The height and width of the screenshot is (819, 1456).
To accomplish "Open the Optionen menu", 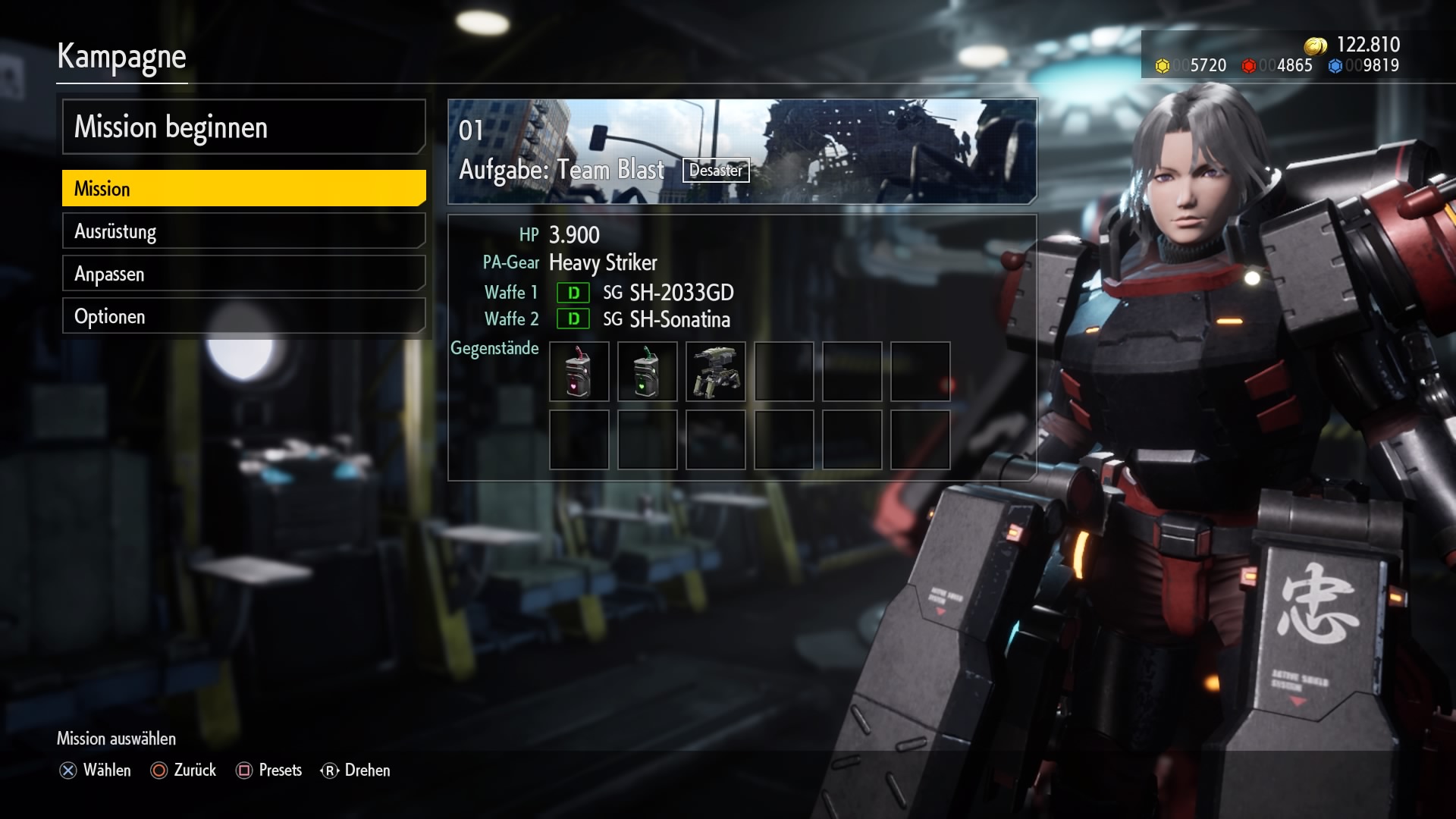I will coord(243,316).
